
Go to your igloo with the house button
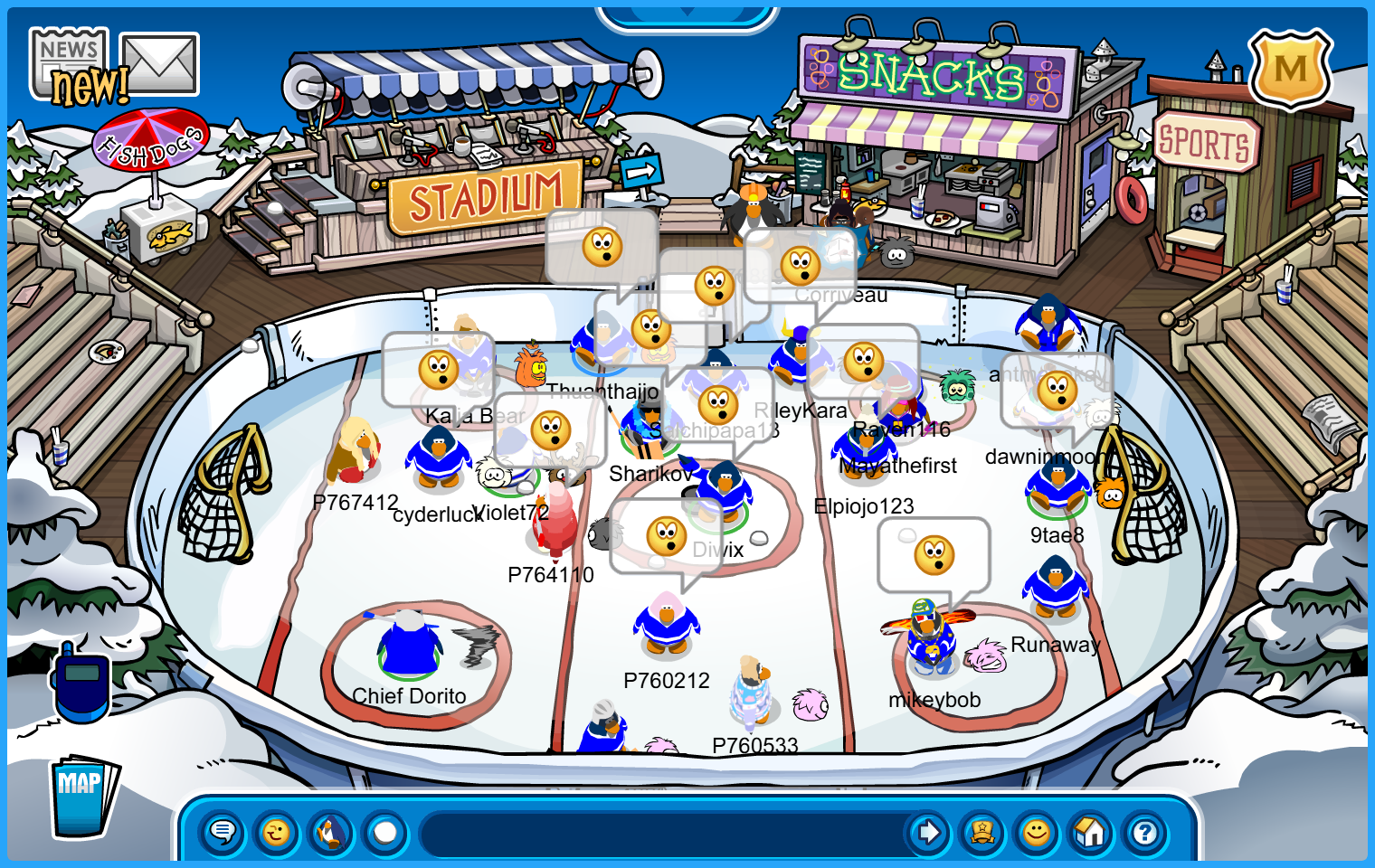(1091, 832)
